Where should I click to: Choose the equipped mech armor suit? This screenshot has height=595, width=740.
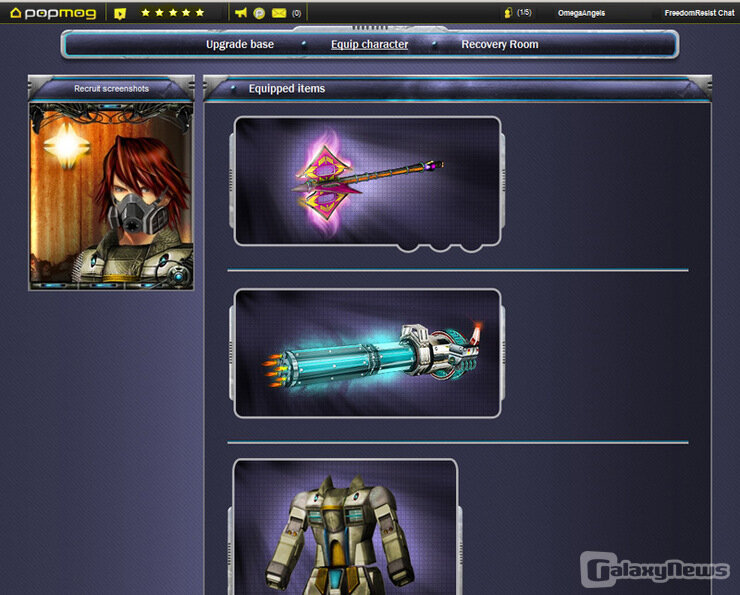[x=345, y=528]
